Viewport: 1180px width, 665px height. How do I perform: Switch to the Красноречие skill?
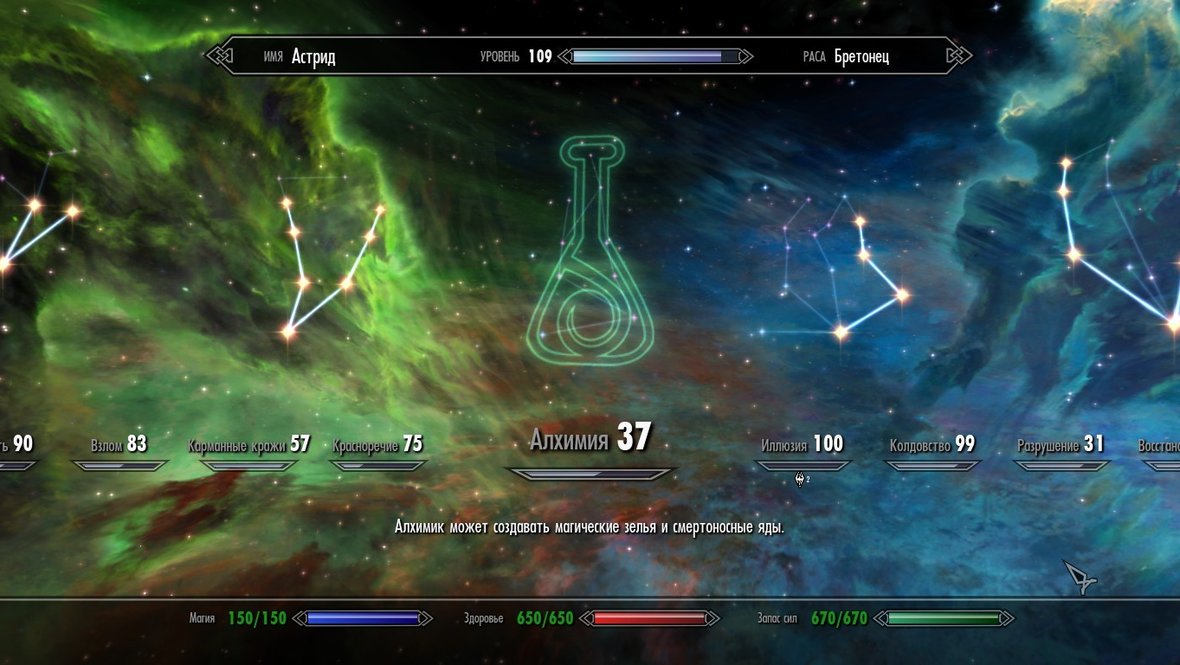tap(377, 445)
